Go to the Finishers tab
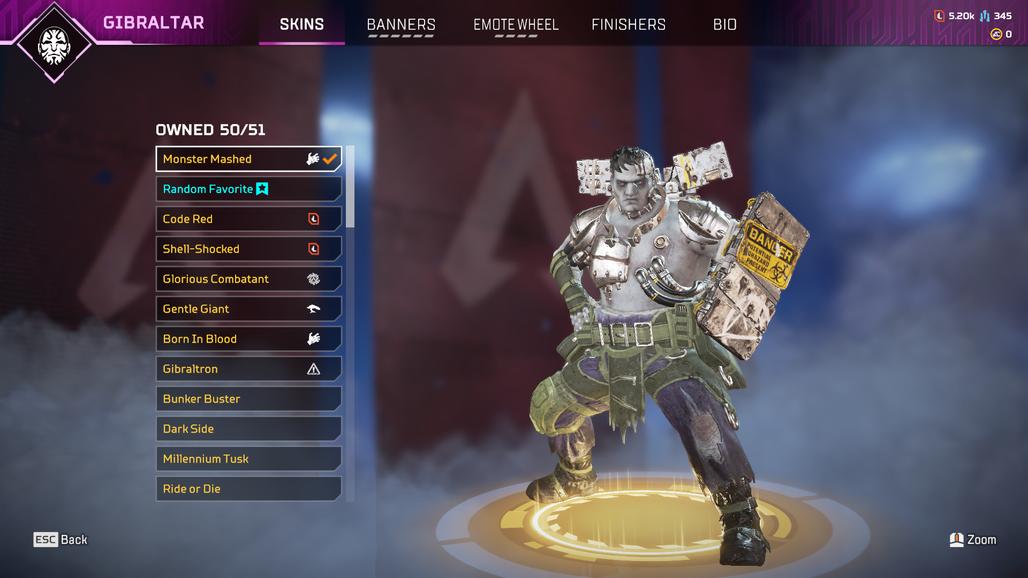Viewport: 1028px width, 578px height. coord(628,24)
